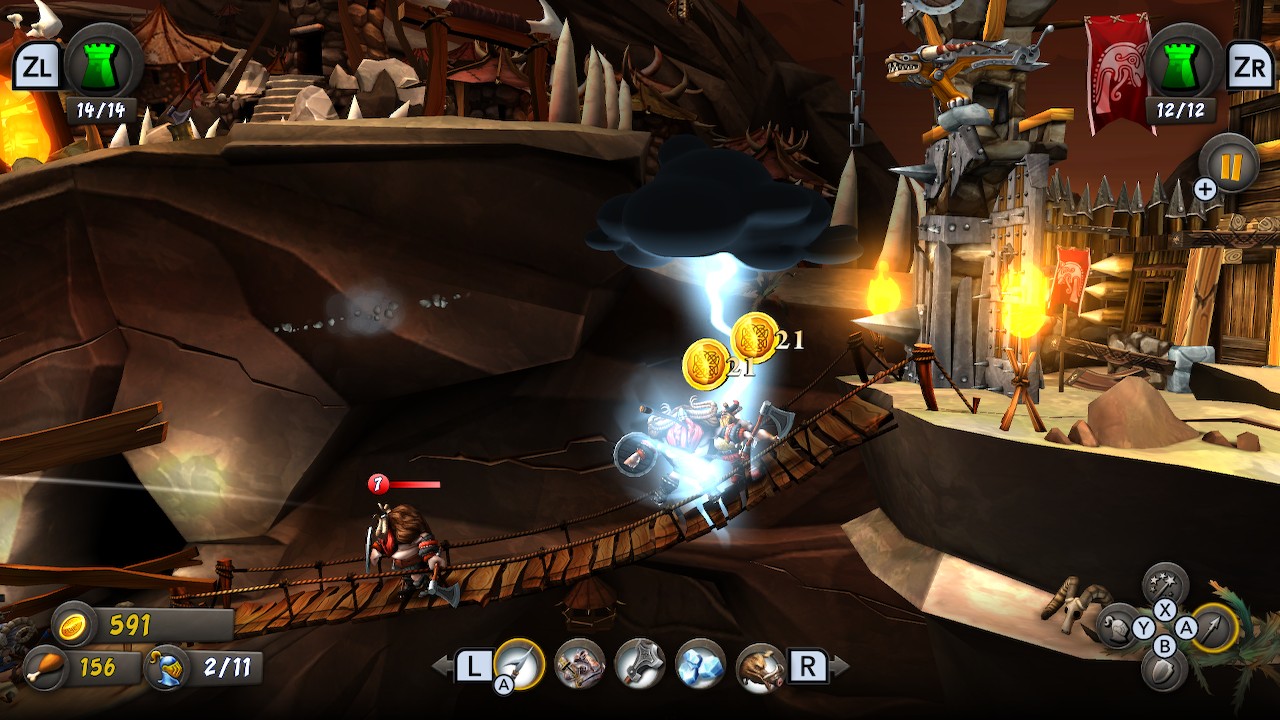Select the hammer weapon icon
Screen dimensions: 1280x720
[x=638, y=665]
